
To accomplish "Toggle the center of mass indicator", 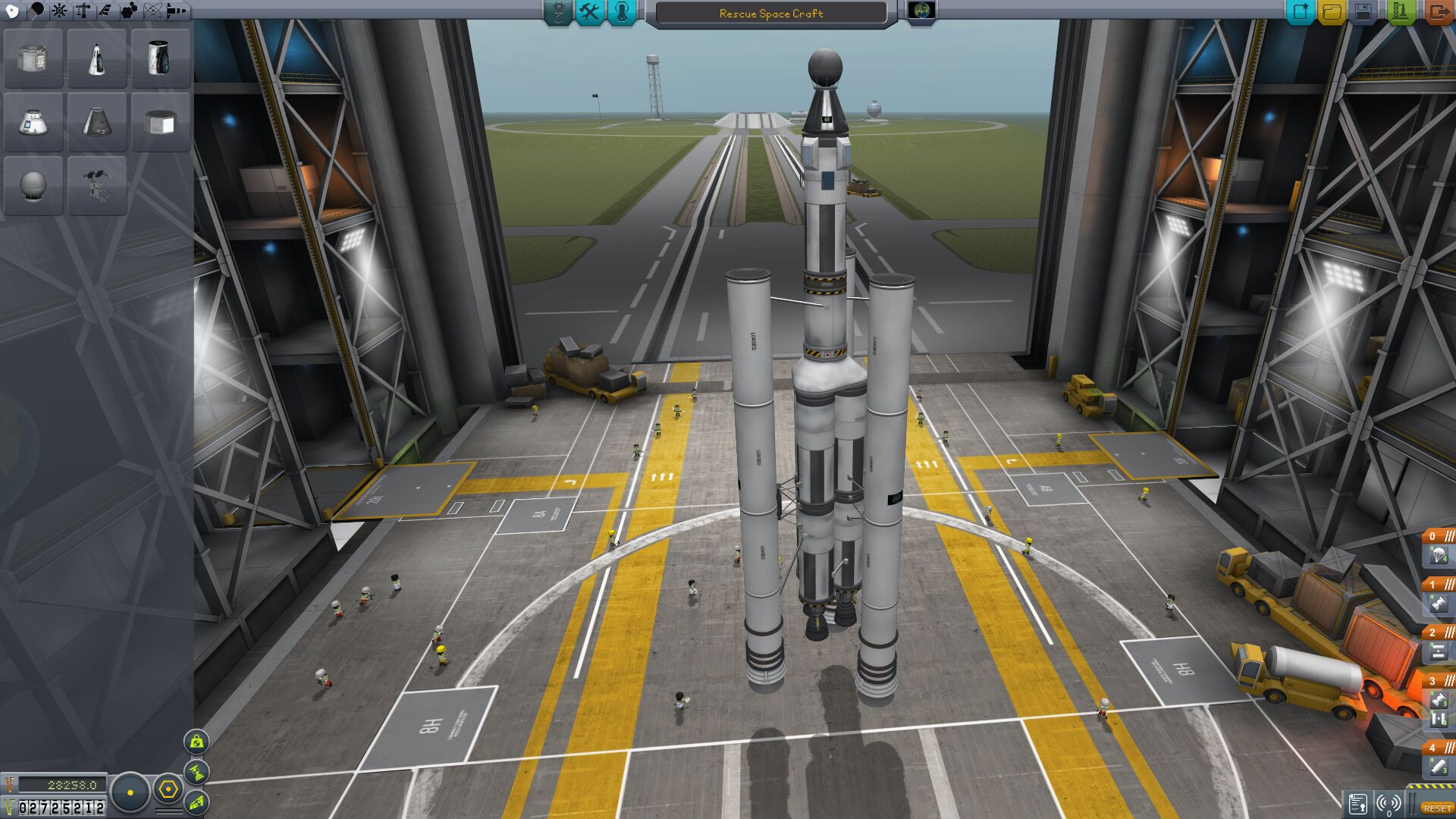I will (x=196, y=742).
